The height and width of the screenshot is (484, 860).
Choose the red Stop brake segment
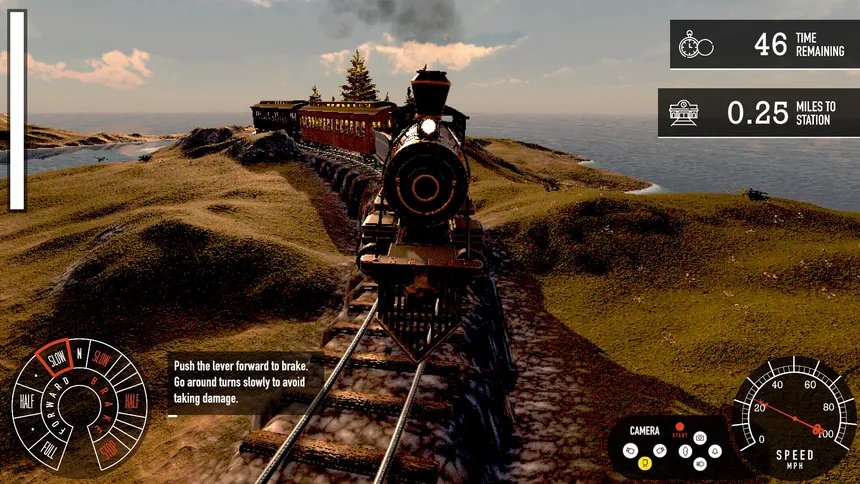(111, 447)
